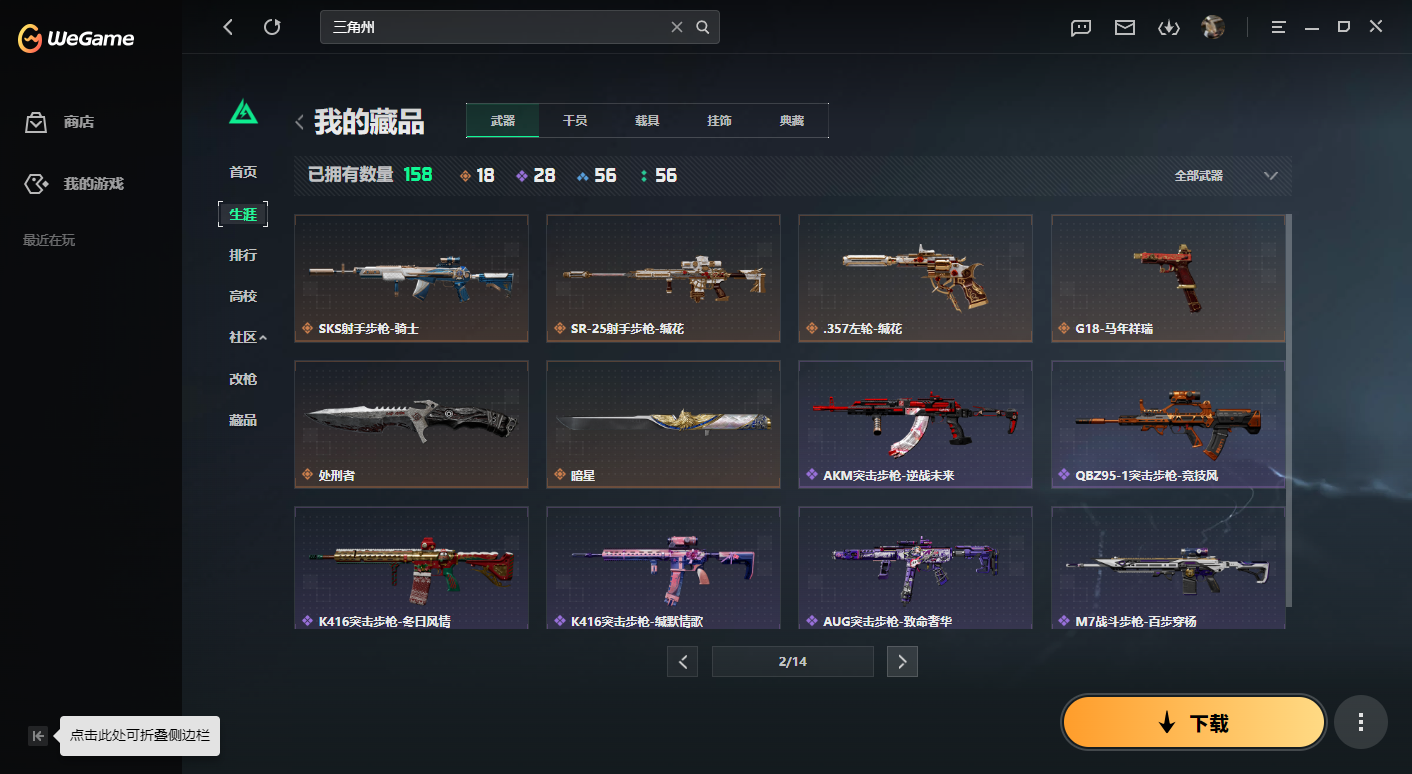The image size is (1412, 774).
Task: Switch to the 干员 tab
Action: [x=575, y=120]
